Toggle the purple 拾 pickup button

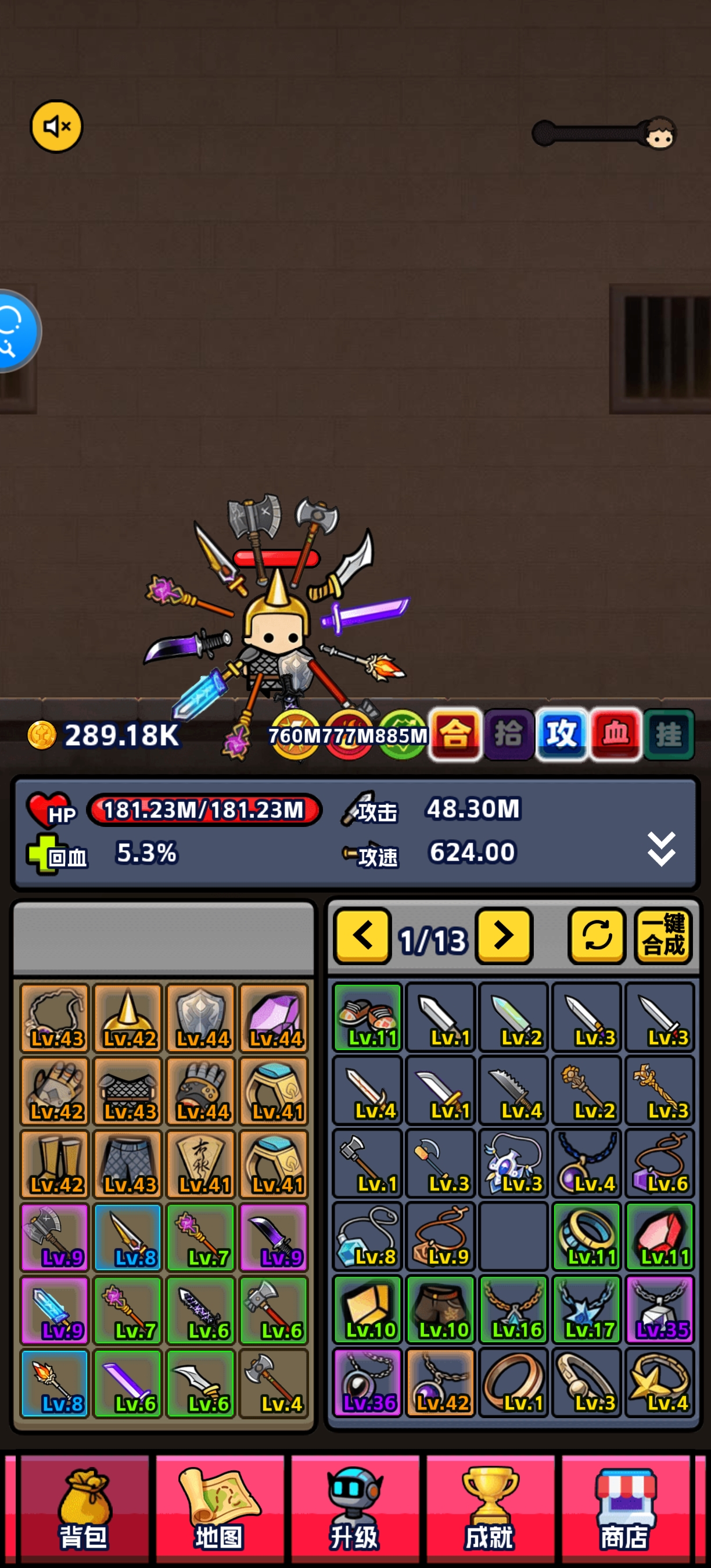(508, 734)
